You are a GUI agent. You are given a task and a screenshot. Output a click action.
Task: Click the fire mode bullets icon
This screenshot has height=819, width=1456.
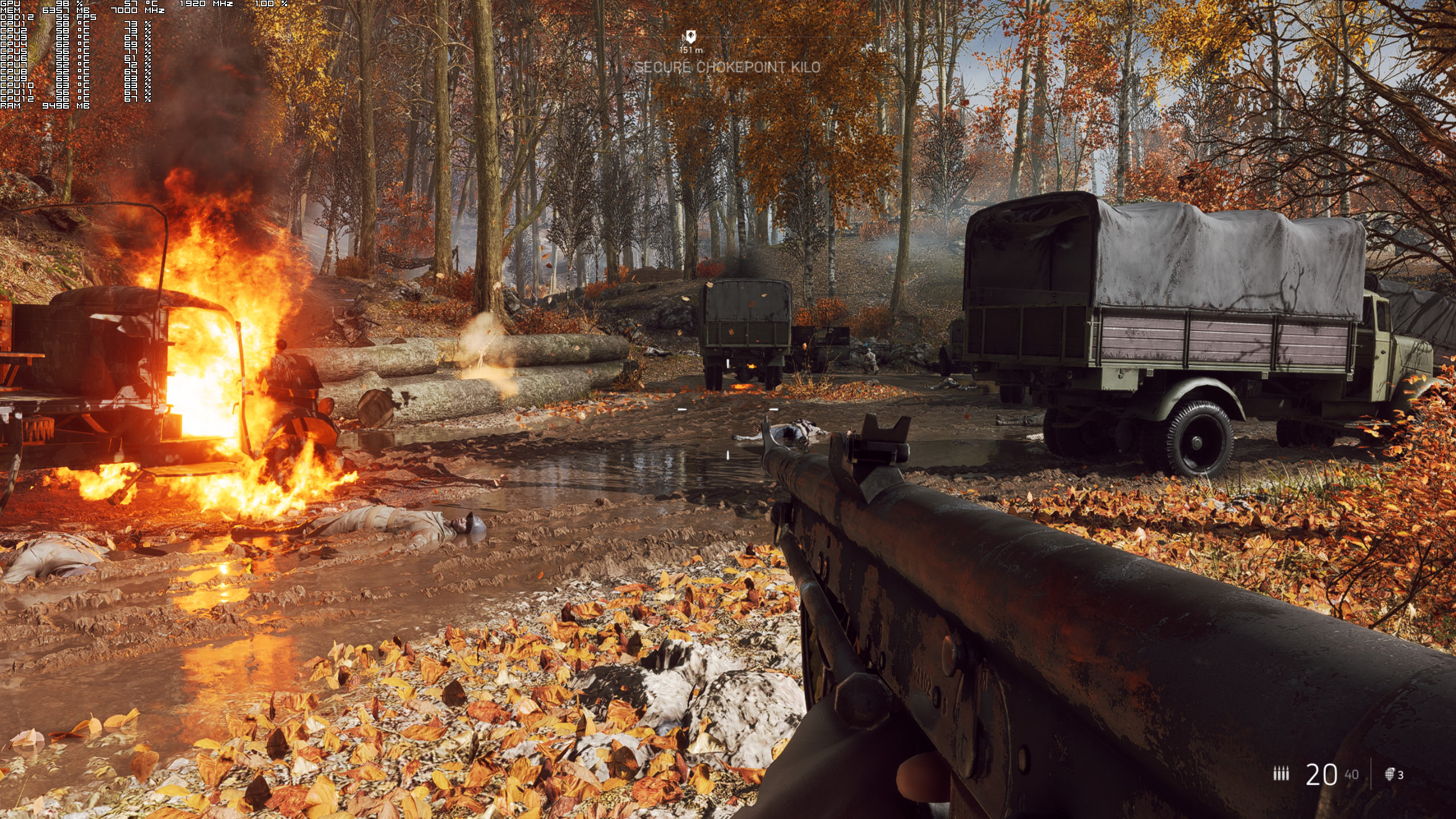coord(1281,773)
